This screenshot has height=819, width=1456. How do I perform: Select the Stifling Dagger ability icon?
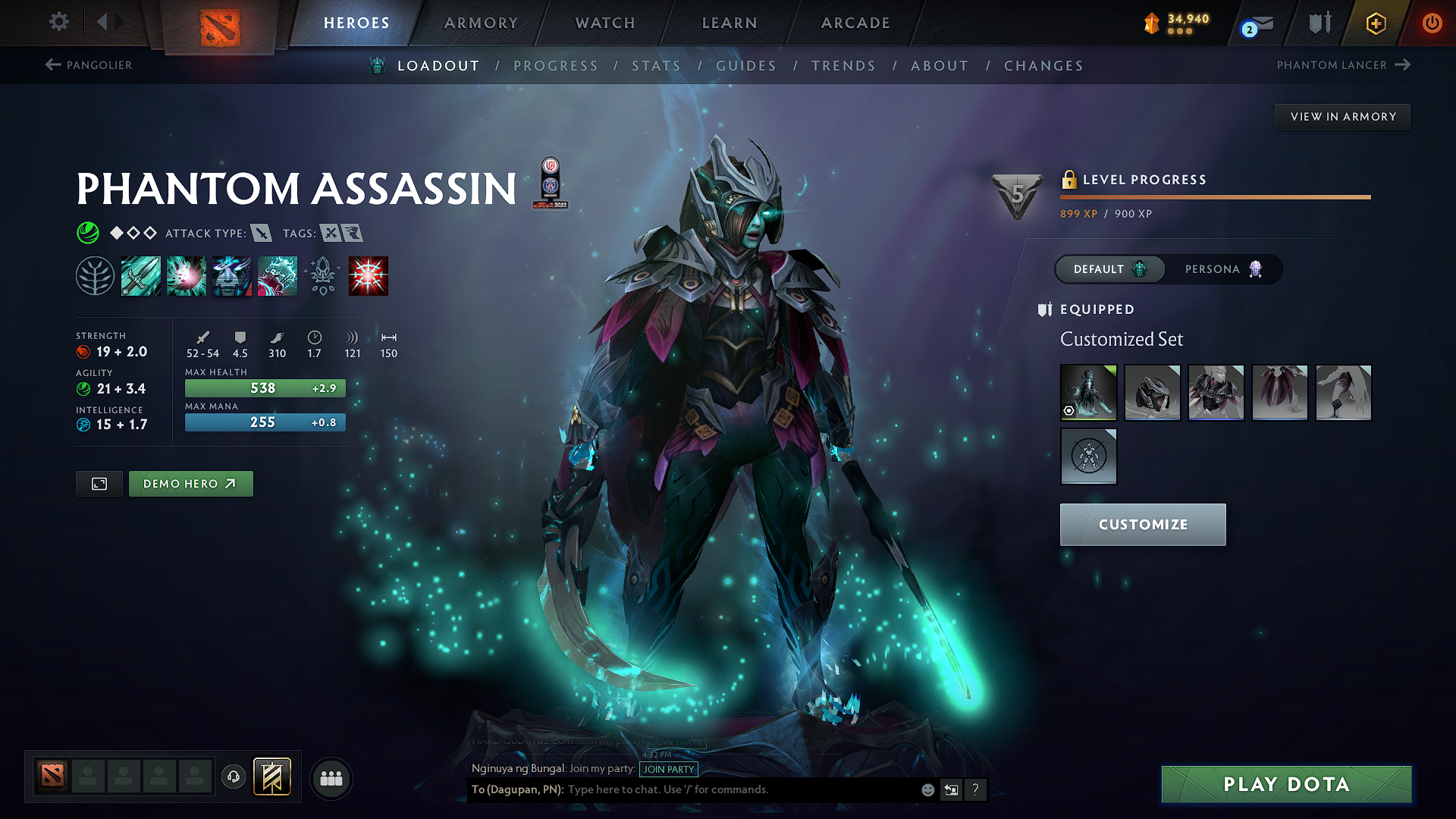(x=141, y=275)
